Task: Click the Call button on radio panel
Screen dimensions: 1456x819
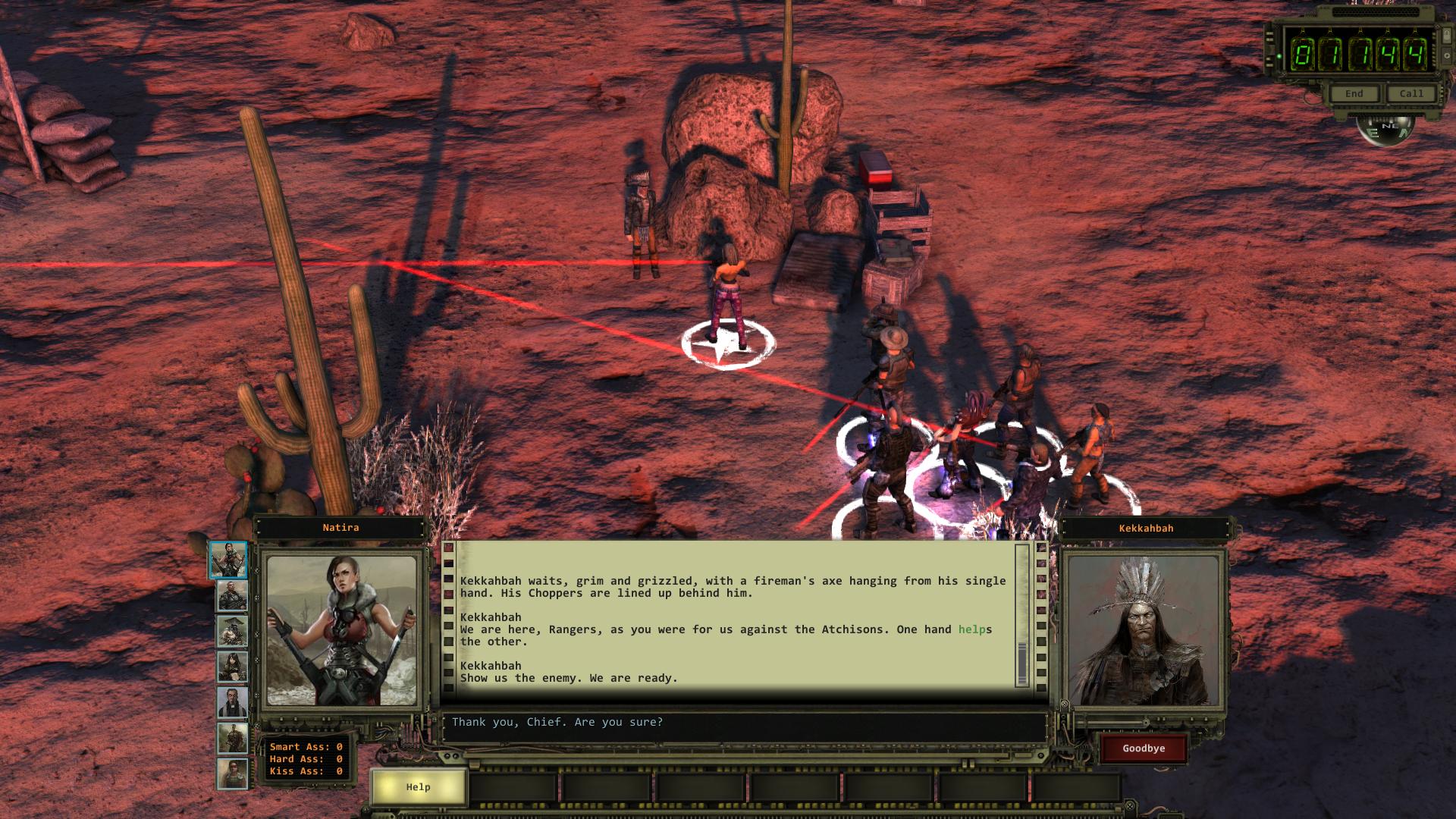Action: click(1410, 94)
